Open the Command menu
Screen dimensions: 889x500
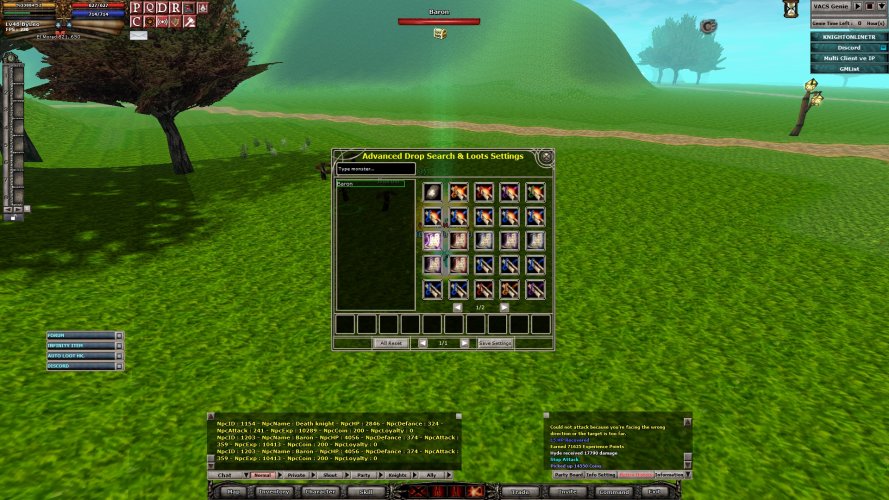click(x=613, y=491)
